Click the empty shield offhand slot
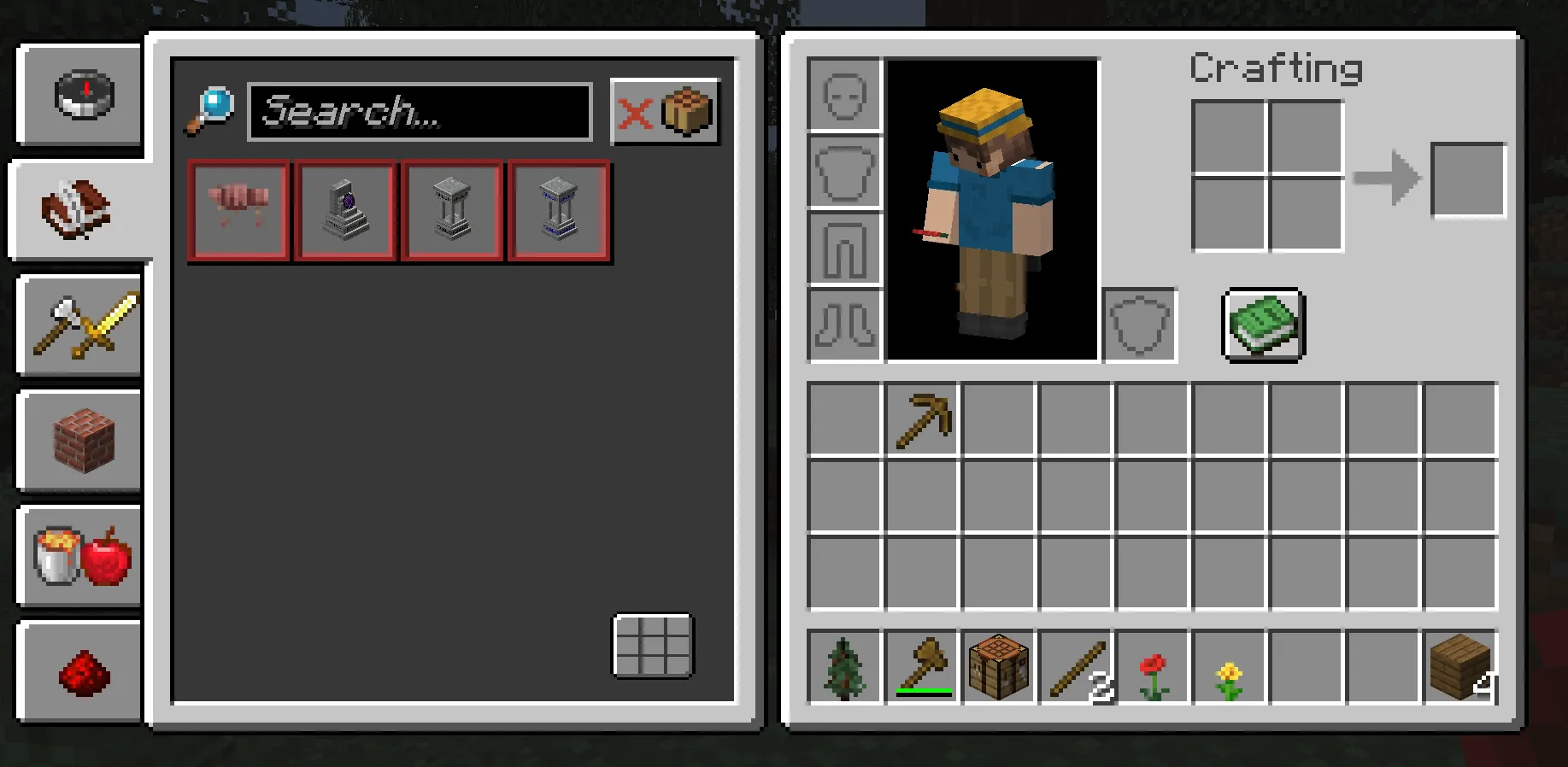The width and height of the screenshot is (1568, 767). pyautogui.click(x=1139, y=325)
